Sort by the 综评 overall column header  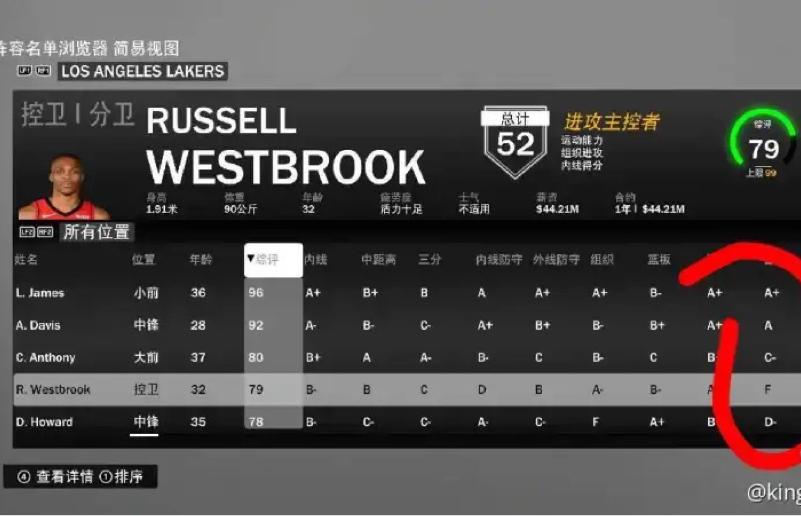pos(266,260)
